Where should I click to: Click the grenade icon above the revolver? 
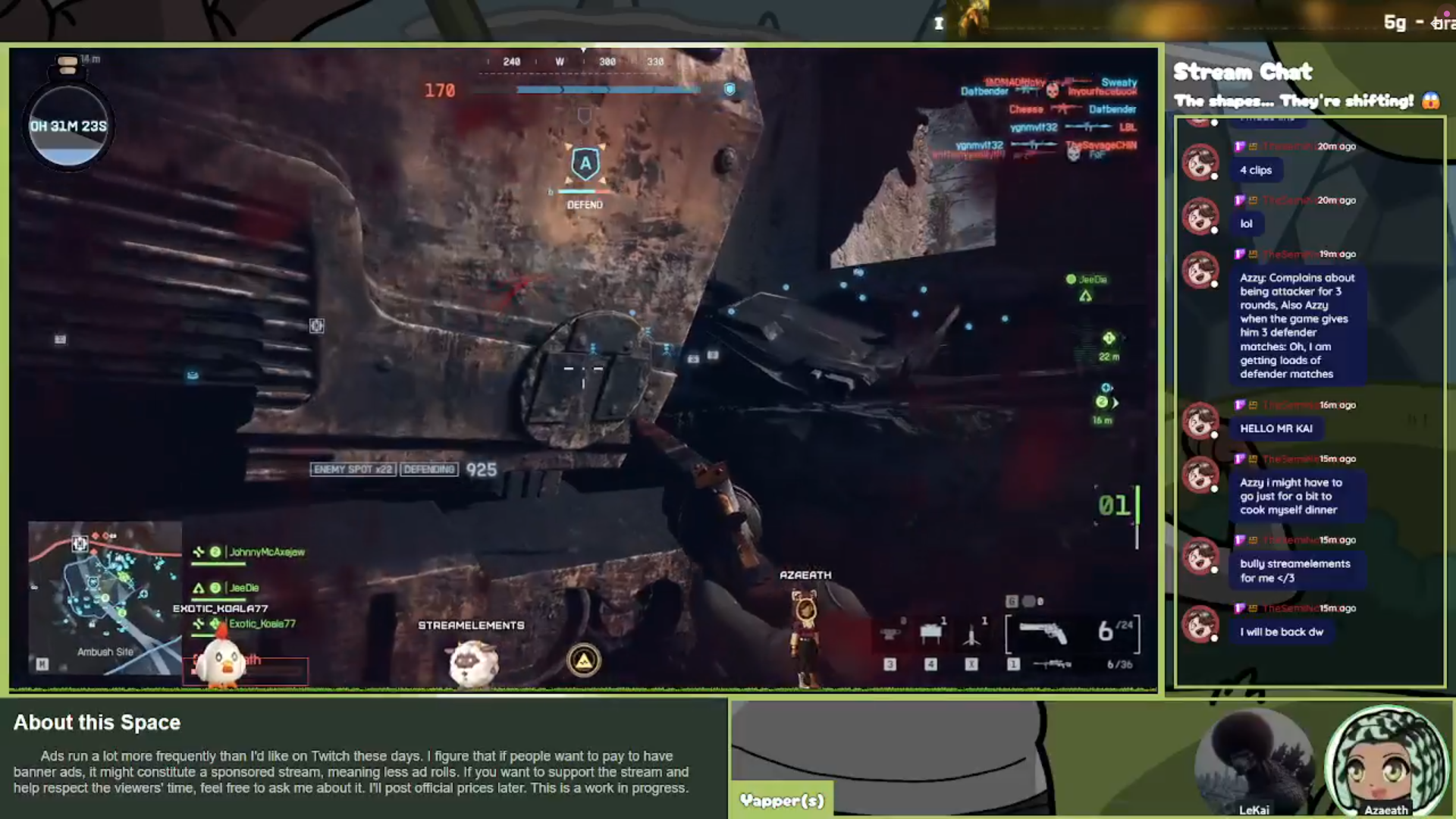coord(1028,601)
